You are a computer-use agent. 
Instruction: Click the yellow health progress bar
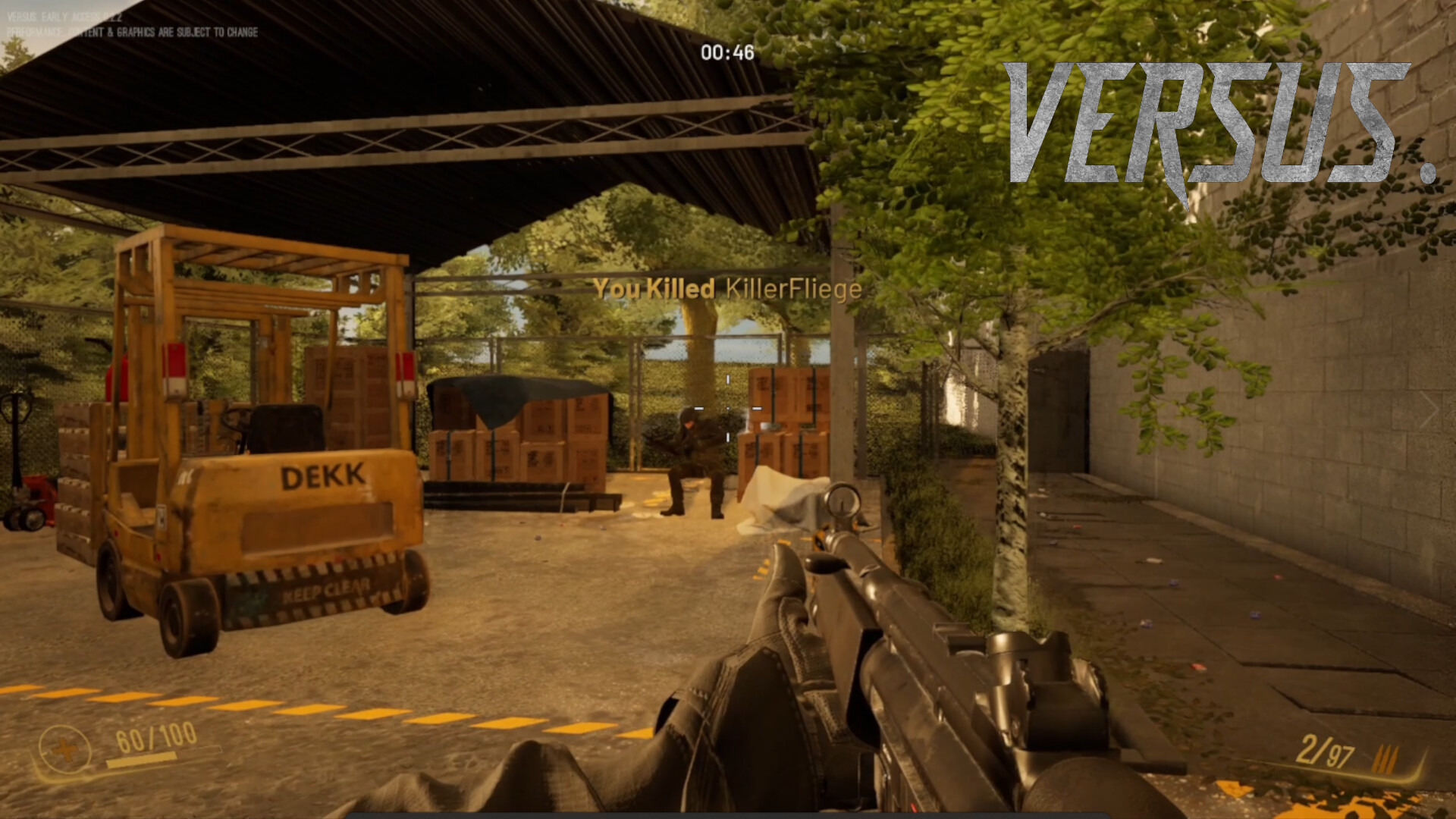click(140, 758)
